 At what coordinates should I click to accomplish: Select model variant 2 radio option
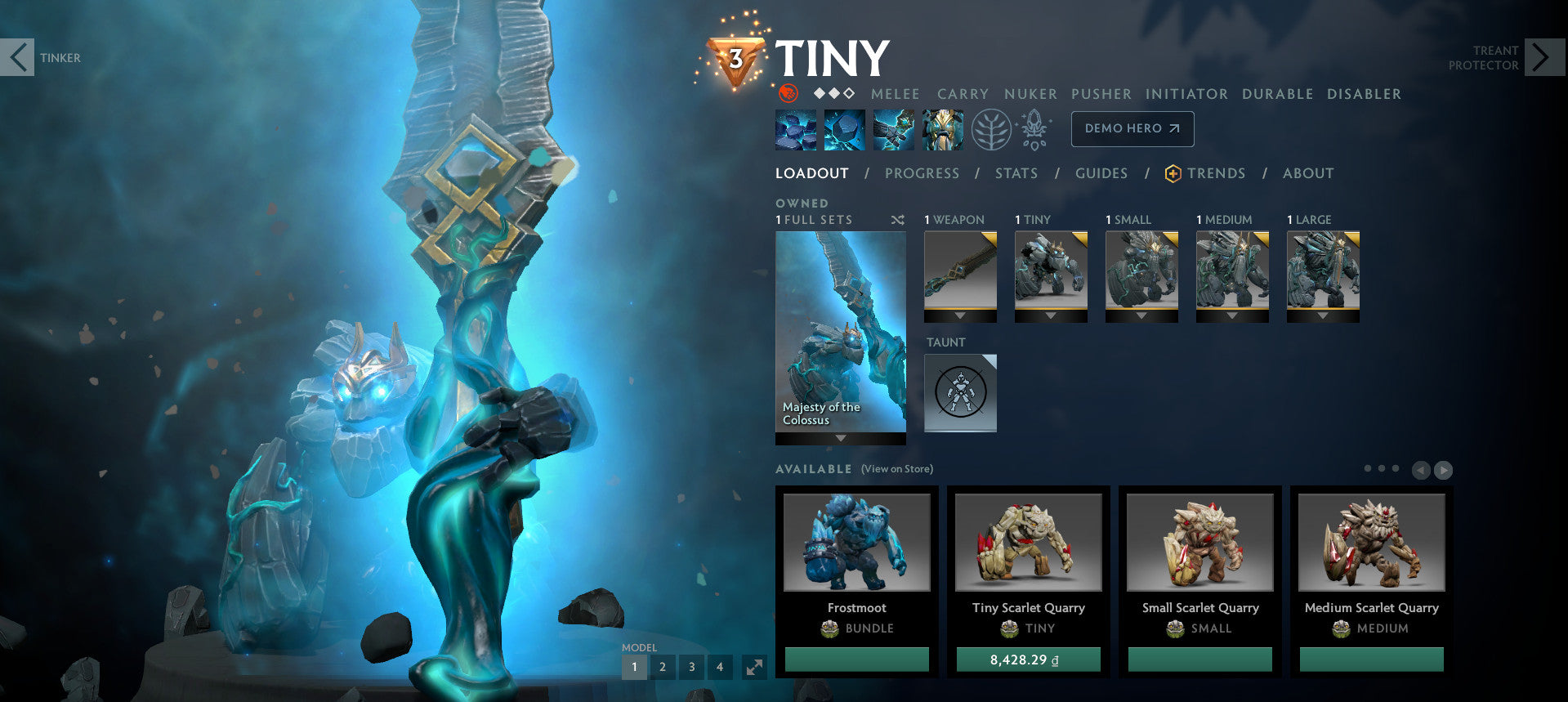663,667
